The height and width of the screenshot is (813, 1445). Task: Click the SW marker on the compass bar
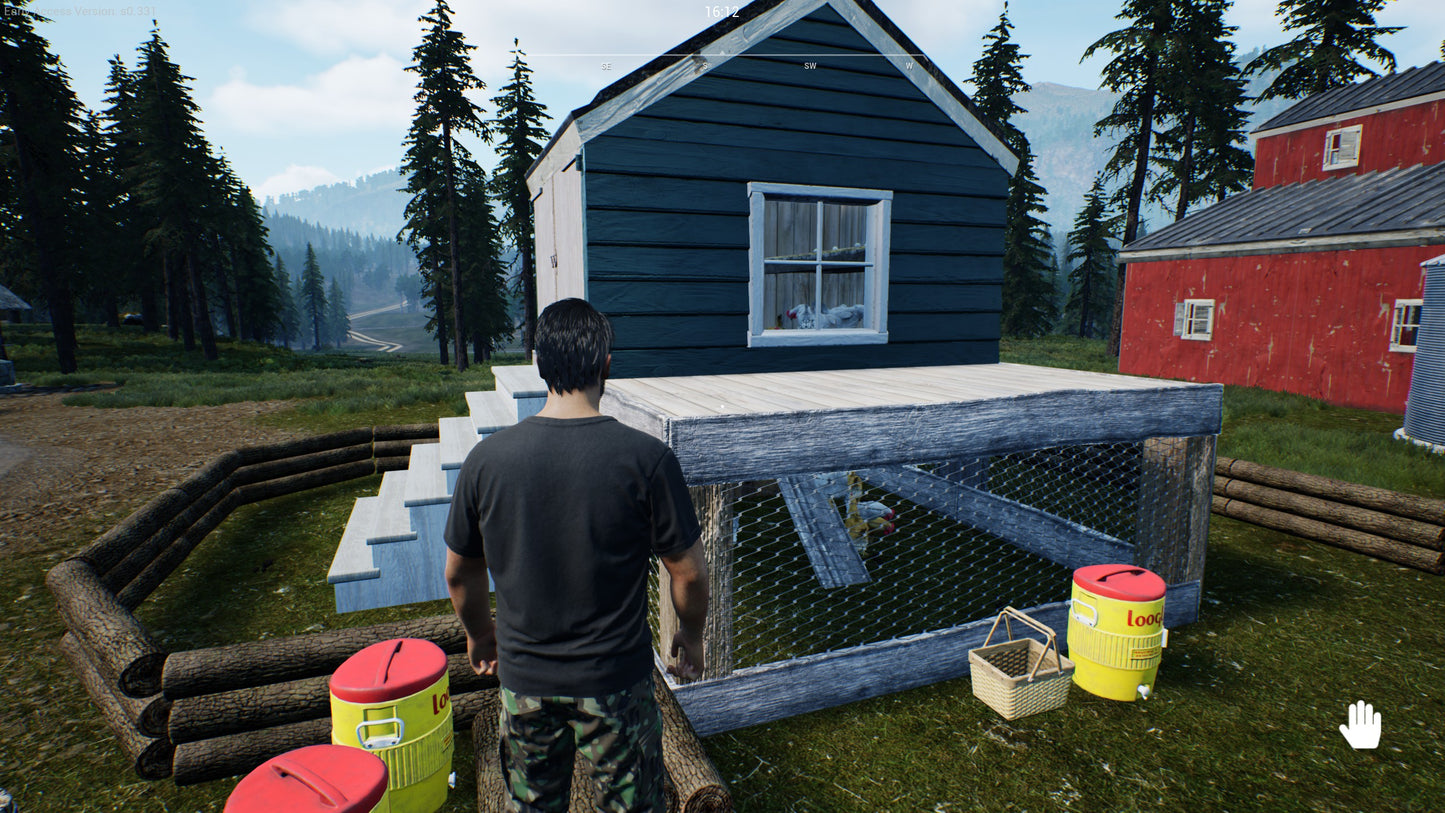click(x=810, y=65)
